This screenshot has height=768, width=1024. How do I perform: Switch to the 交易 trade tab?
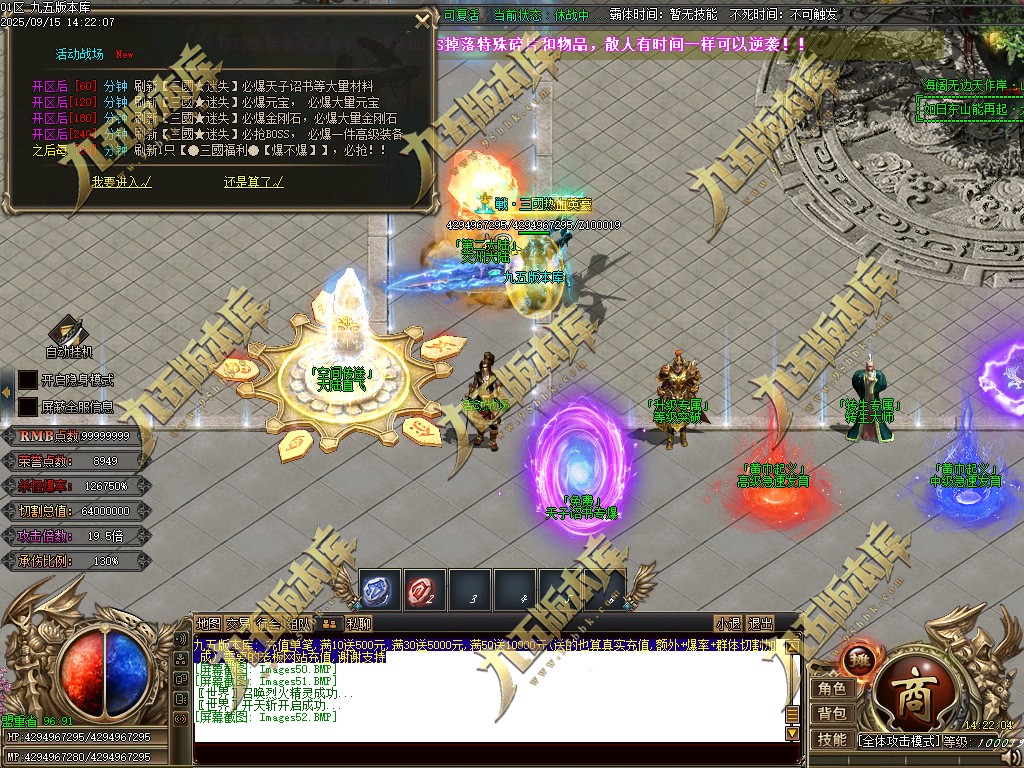(x=238, y=623)
